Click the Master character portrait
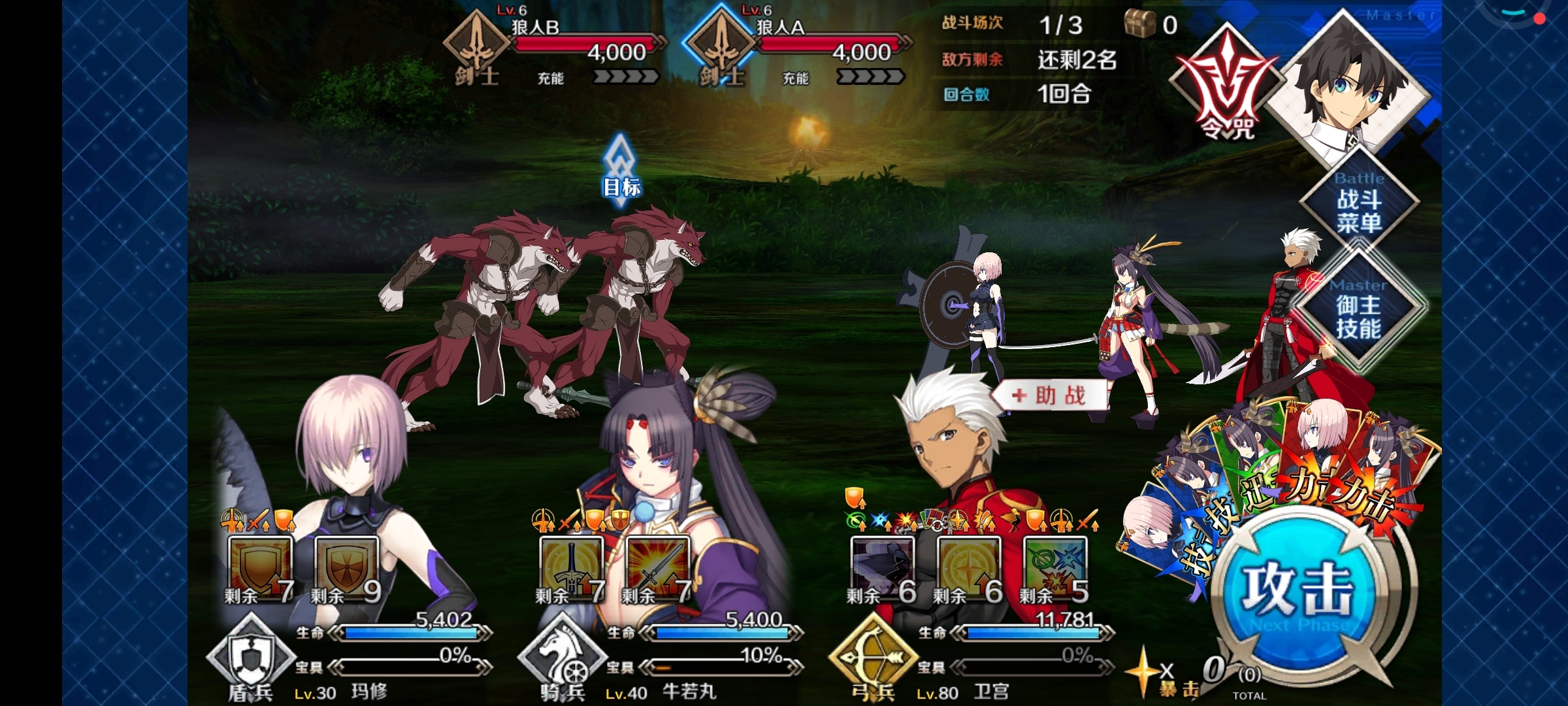The width and height of the screenshot is (1568, 706). pyautogui.click(x=1349, y=85)
